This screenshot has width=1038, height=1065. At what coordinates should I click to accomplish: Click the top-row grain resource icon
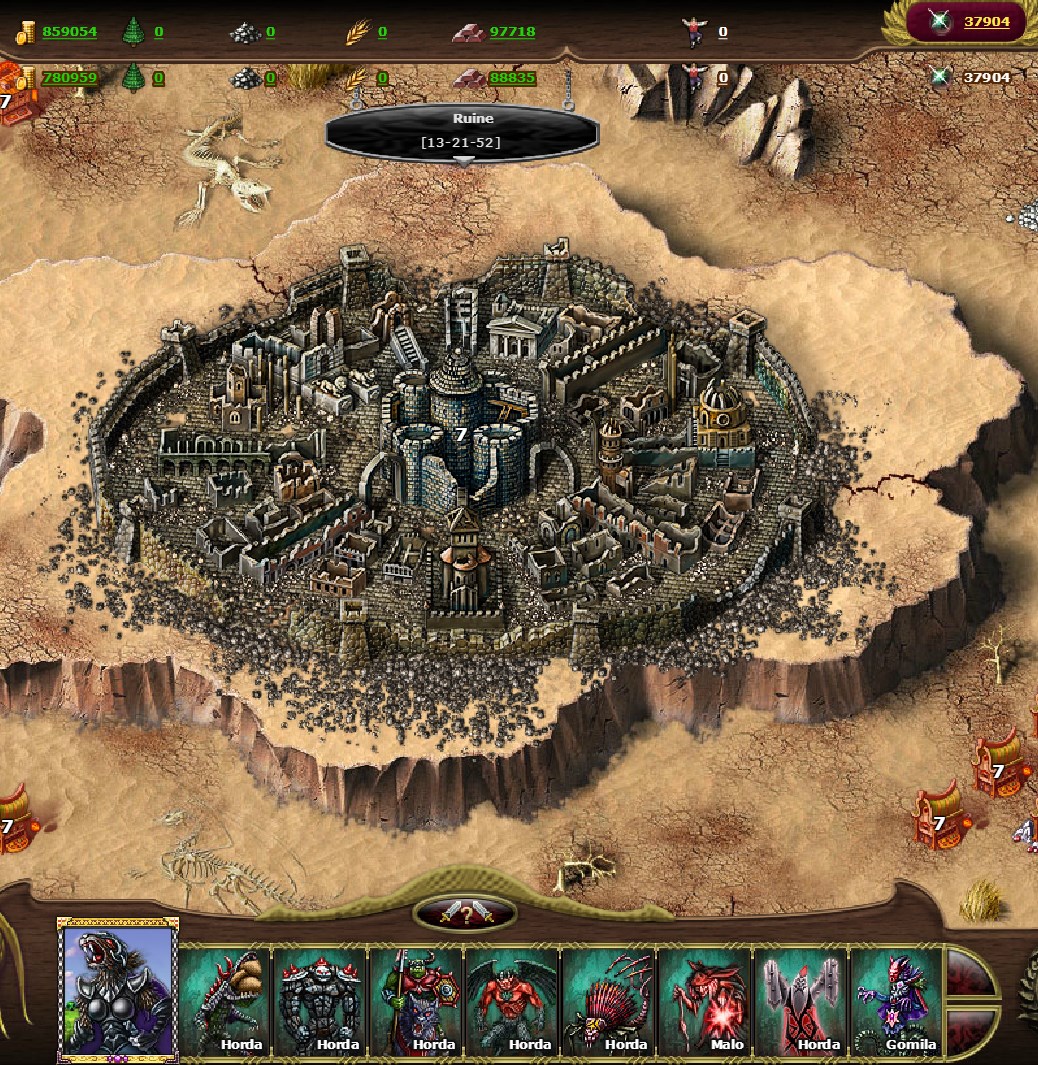click(x=357, y=33)
